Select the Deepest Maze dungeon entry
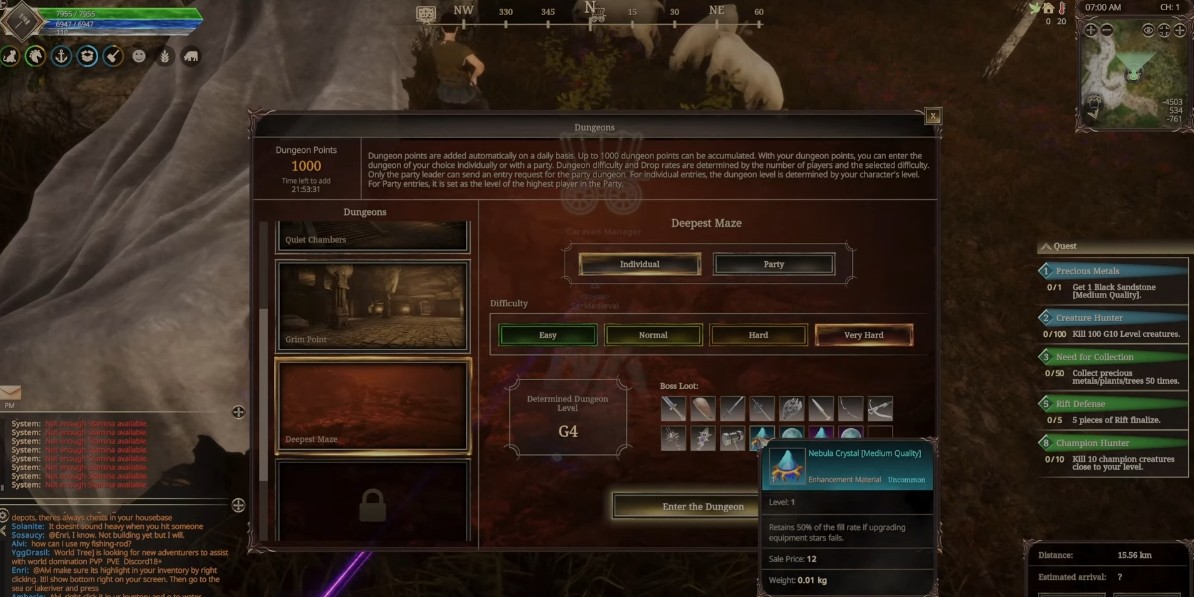Image resolution: width=1194 pixels, height=597 pixels. (x=372, y=403)
